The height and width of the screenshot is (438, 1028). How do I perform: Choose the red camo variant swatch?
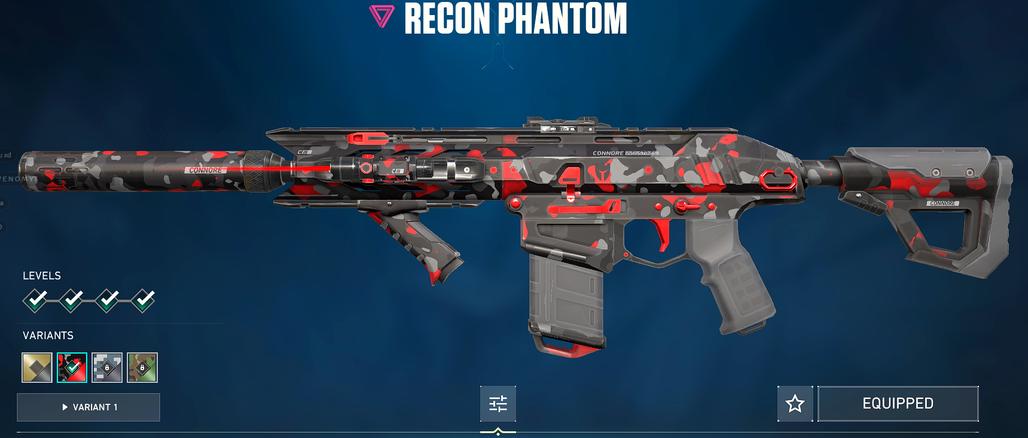click(x=72, y=367)
